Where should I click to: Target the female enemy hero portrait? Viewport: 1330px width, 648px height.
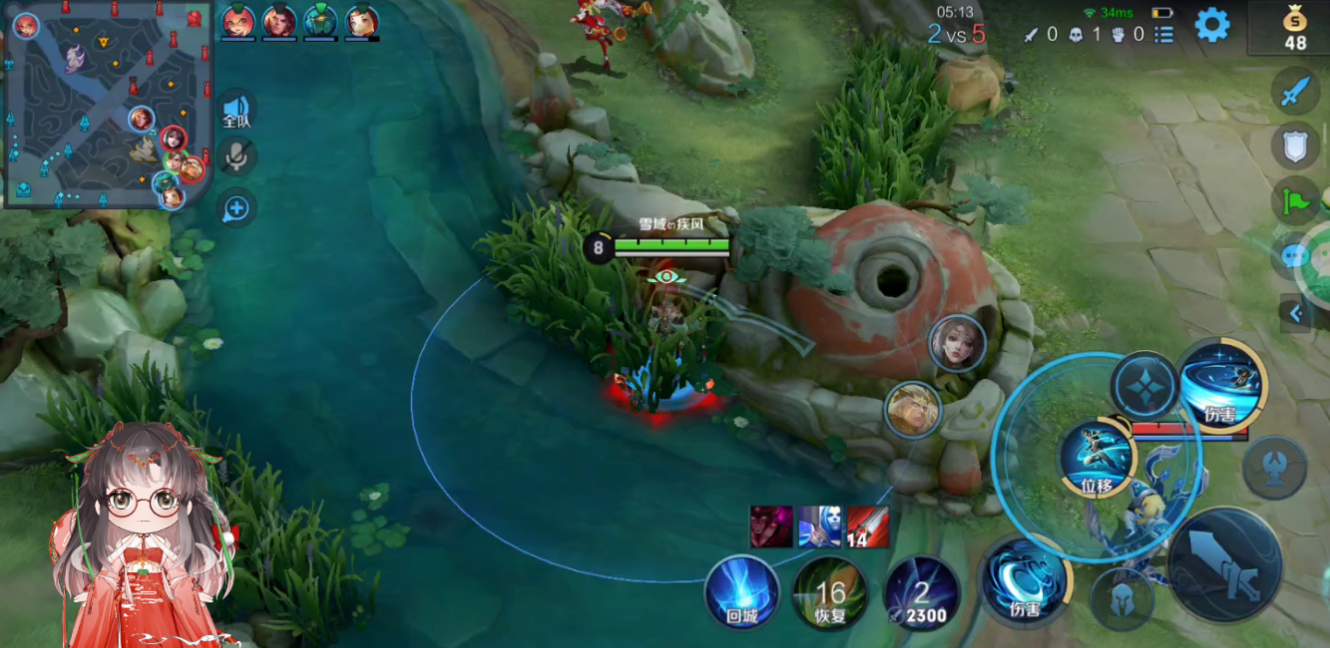[x=957, y=343]
